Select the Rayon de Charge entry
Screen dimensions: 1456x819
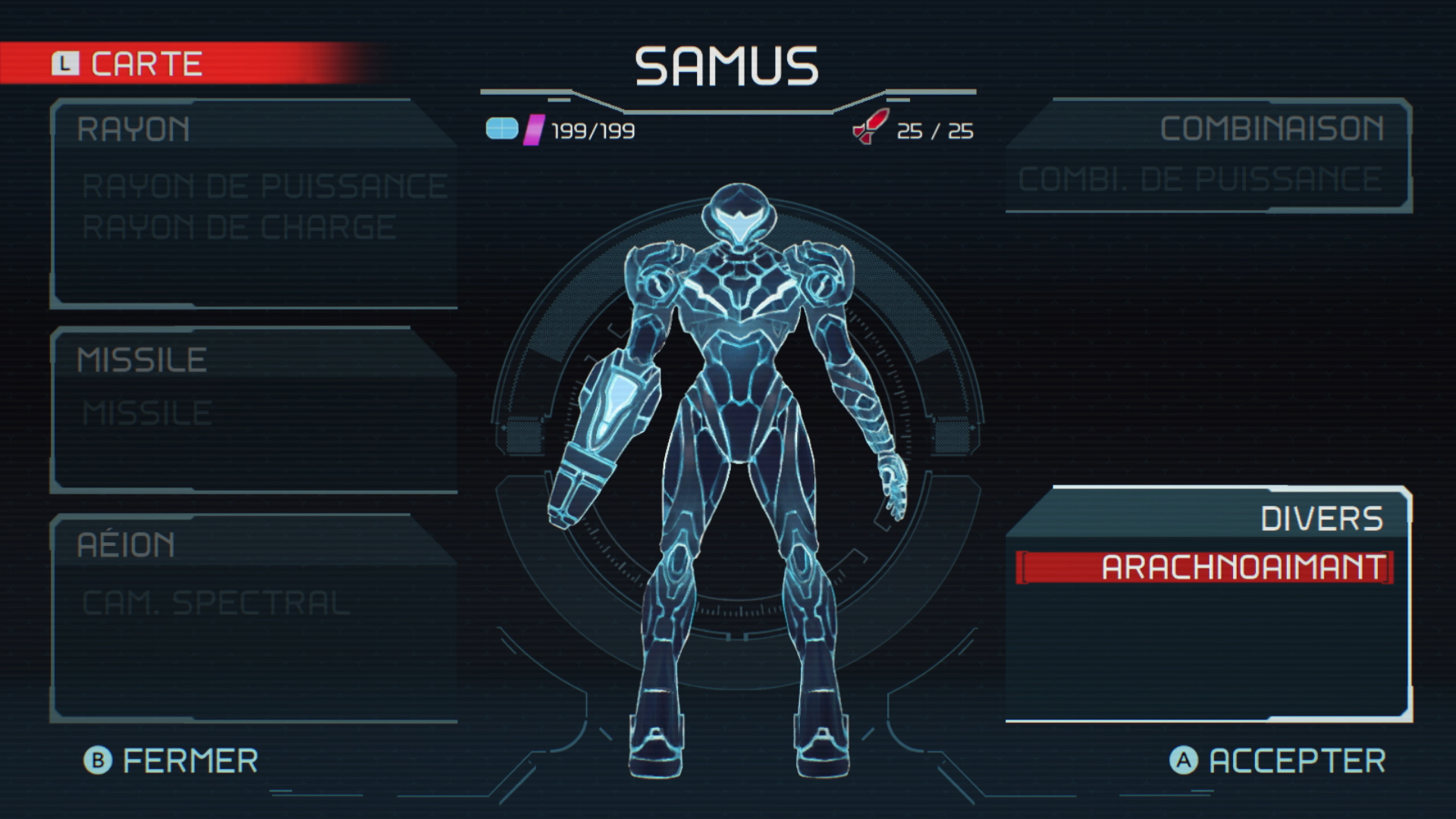tap(238, 227)
